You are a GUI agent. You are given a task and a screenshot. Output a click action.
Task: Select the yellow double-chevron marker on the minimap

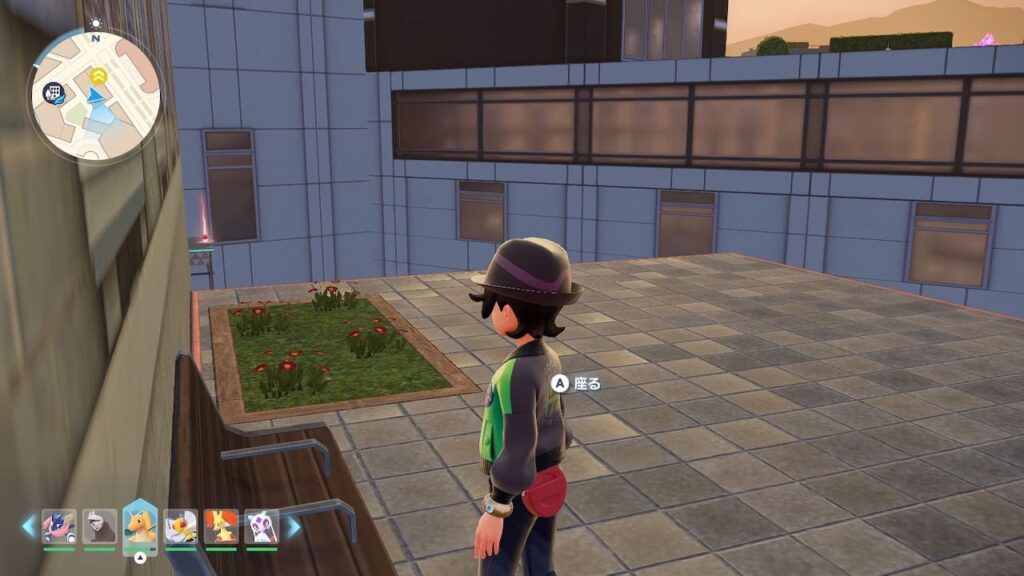(98, 74)
